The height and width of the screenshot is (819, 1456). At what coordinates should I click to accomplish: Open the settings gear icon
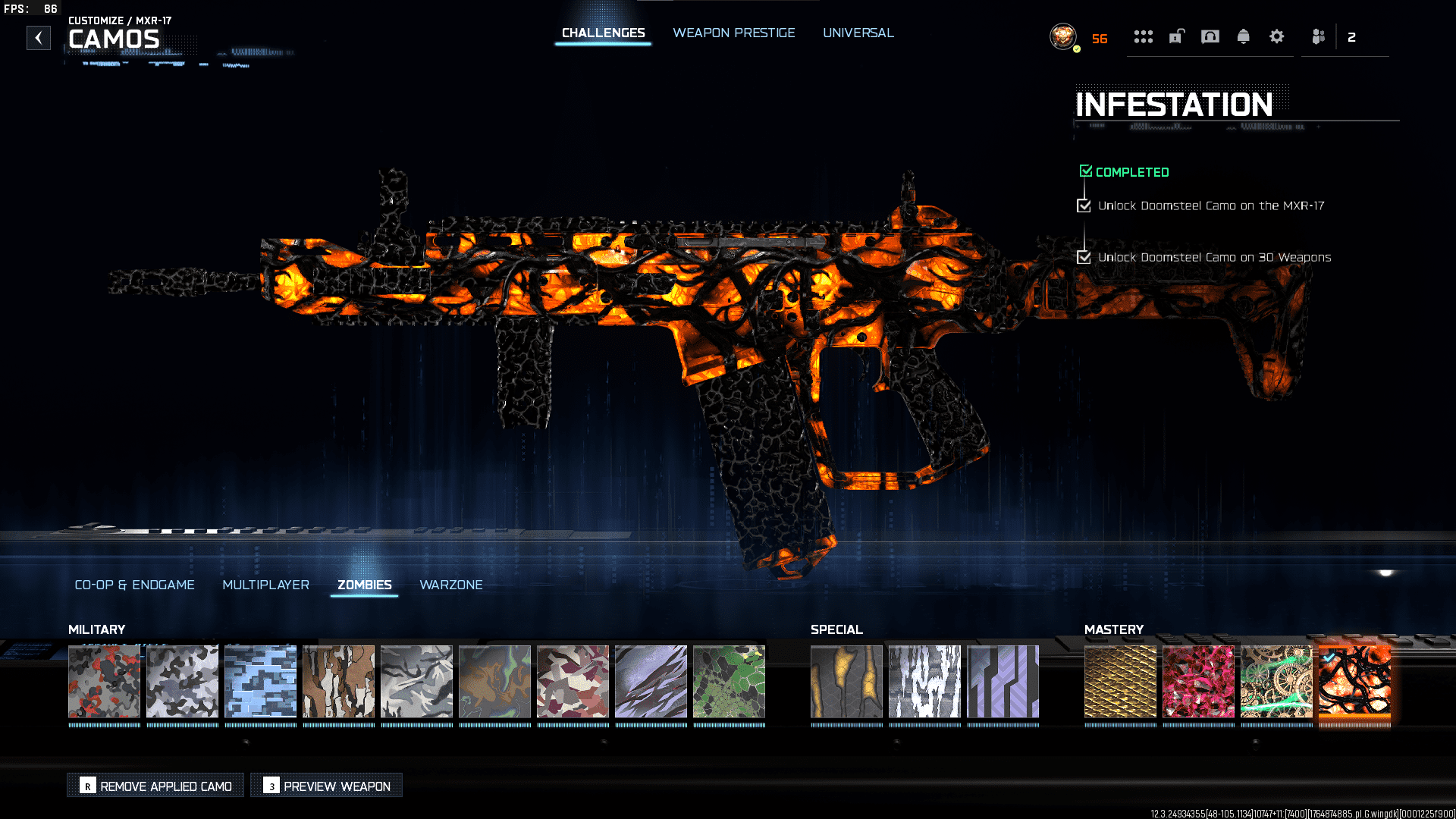tap(1277, 36)
